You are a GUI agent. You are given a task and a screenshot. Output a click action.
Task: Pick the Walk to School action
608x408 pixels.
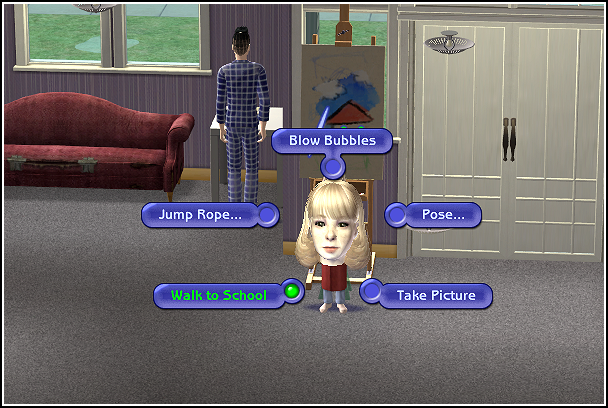(x=218, y=295)
